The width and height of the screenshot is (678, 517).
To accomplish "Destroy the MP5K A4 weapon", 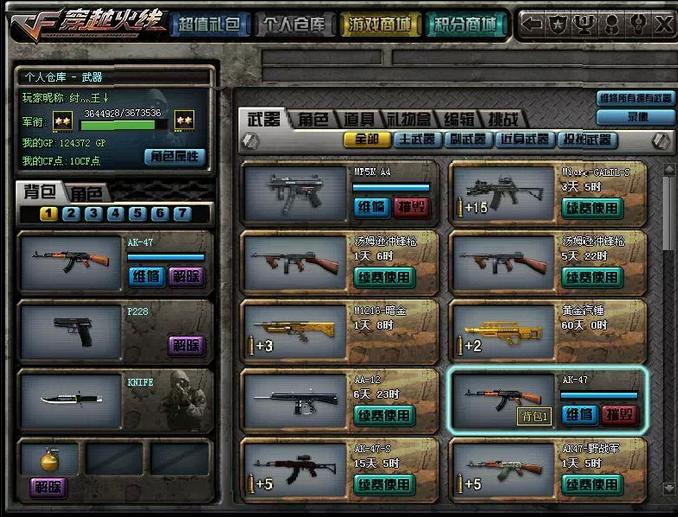I will [412, 207].
